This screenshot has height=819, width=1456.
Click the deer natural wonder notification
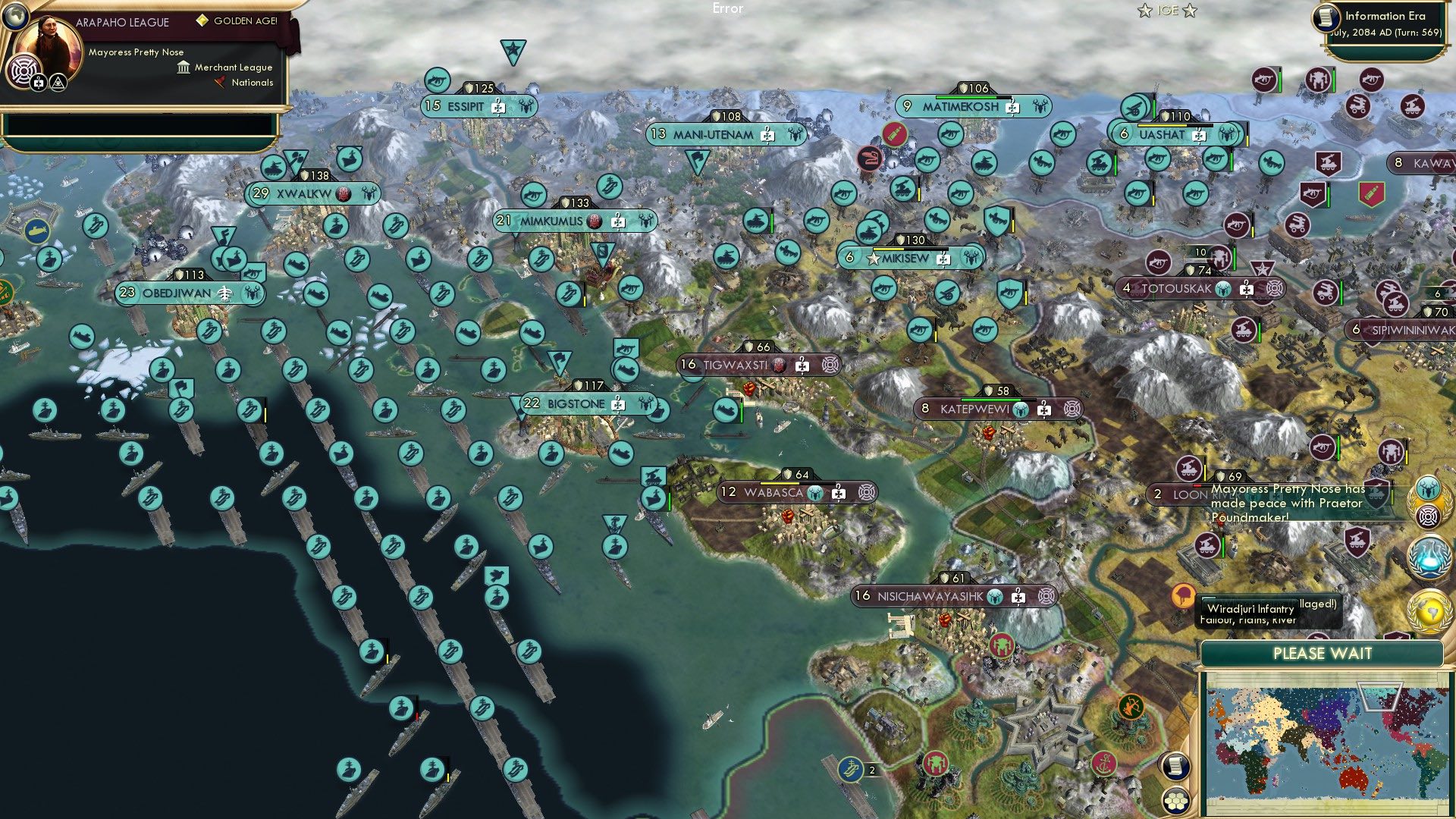click(x=1427, y=488)
